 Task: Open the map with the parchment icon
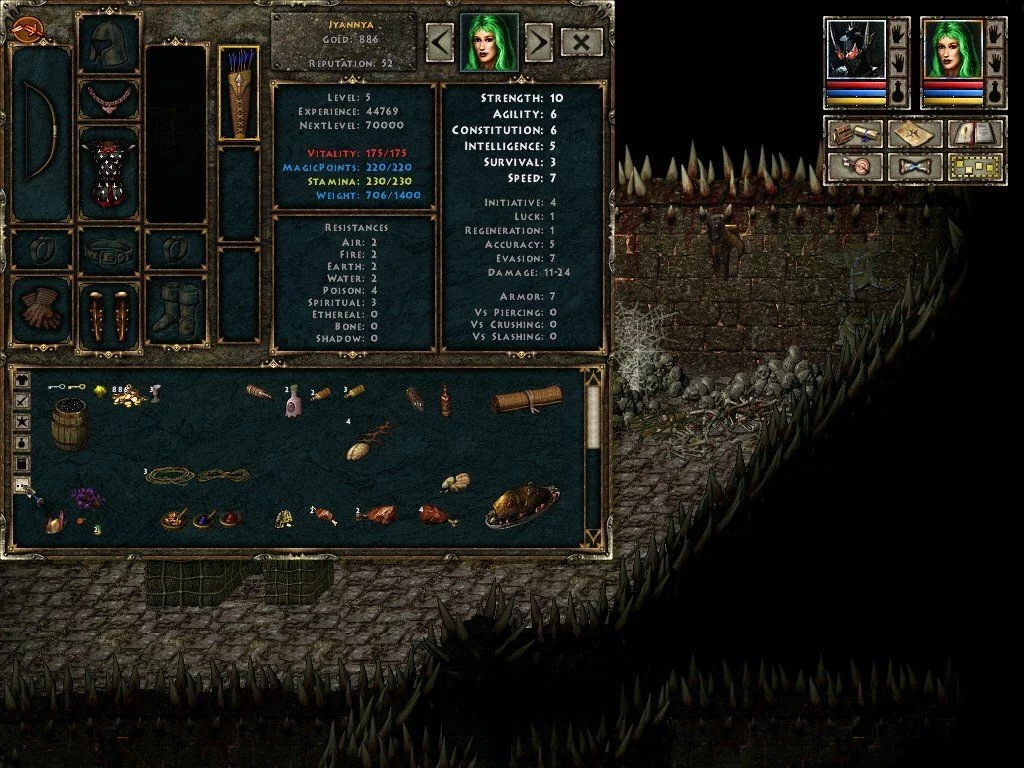(x=915, y=134)
